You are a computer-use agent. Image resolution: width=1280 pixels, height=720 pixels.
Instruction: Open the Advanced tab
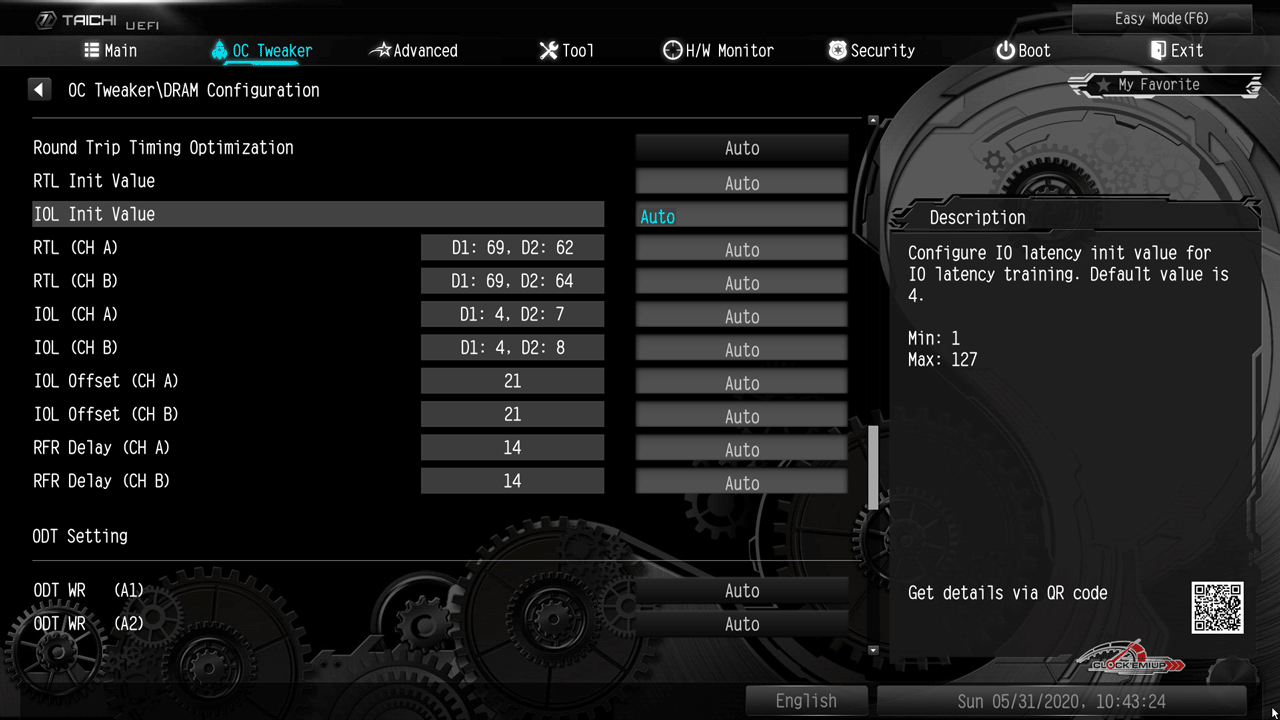click(x=413, y=51)
